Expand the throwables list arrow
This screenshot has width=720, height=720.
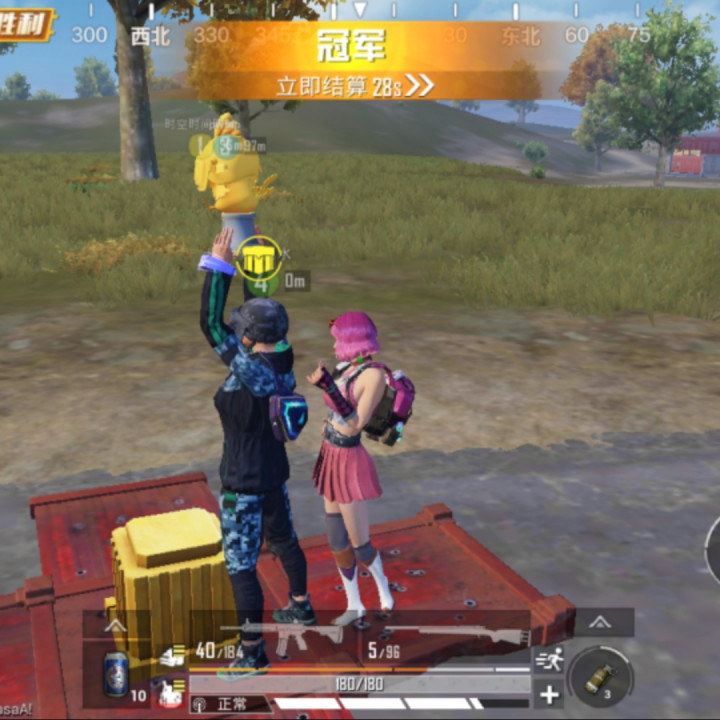coord(600,622)
